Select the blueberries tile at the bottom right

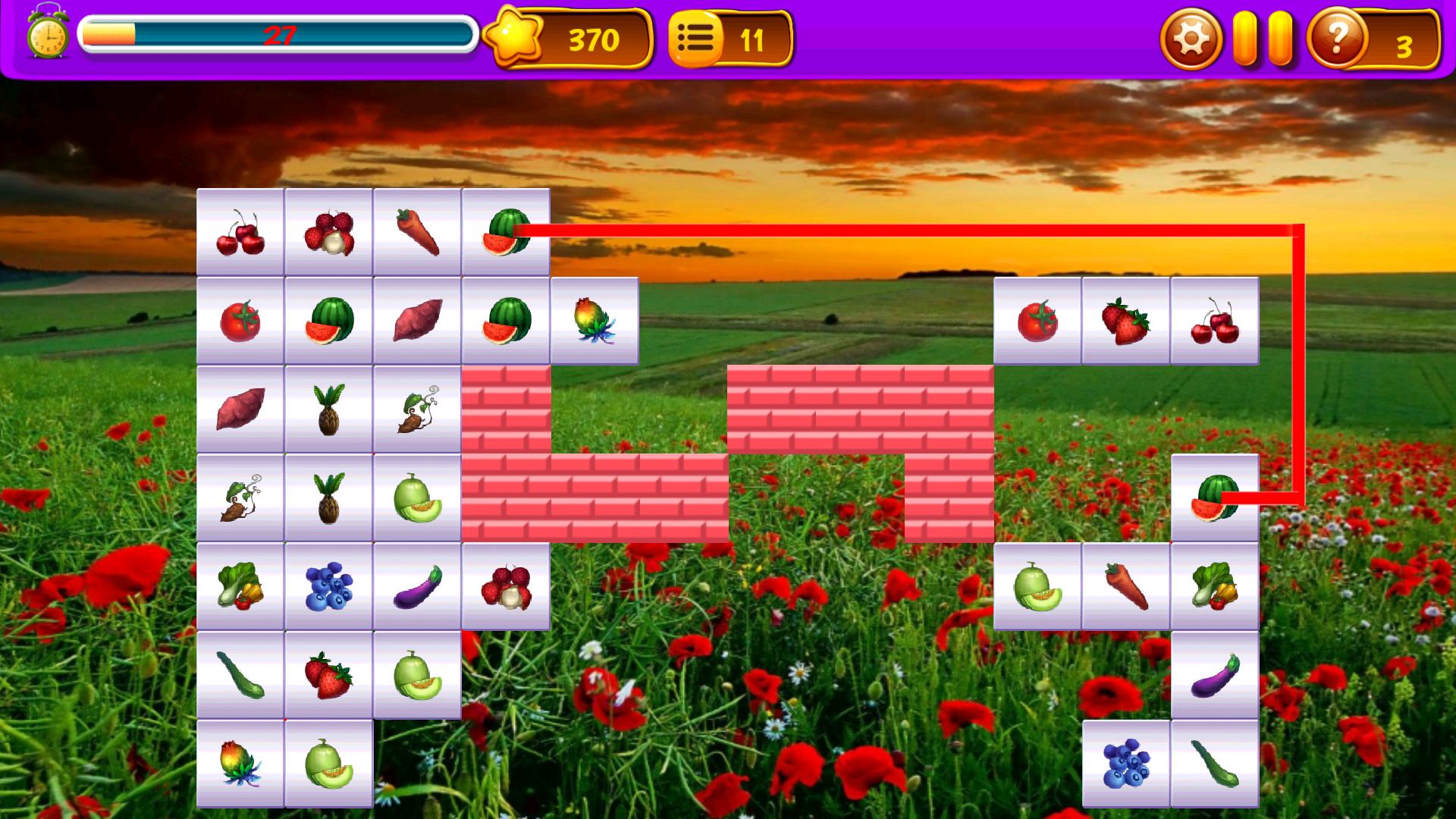coord(1126,762)
